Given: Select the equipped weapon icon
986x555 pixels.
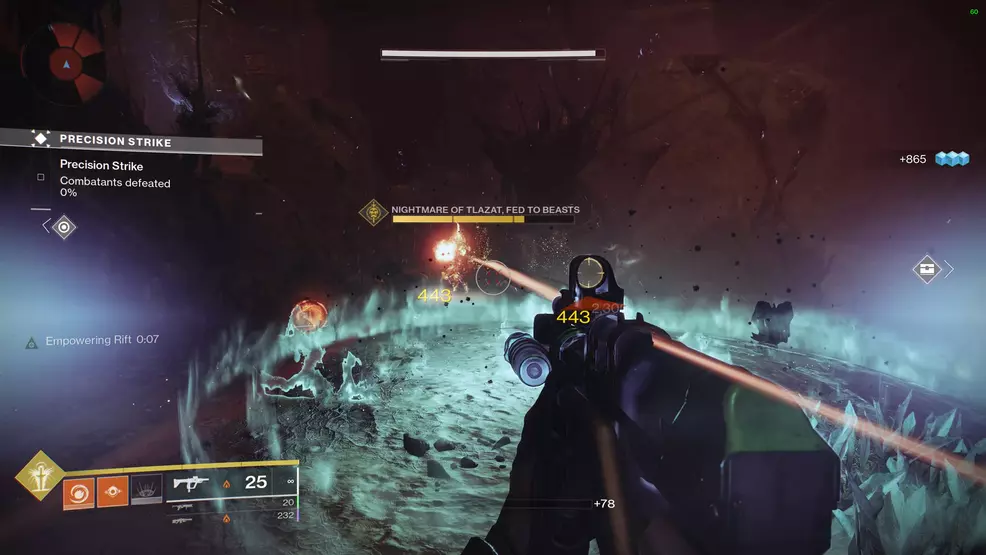Looking at the screenshot, I should tap(191, 482).
